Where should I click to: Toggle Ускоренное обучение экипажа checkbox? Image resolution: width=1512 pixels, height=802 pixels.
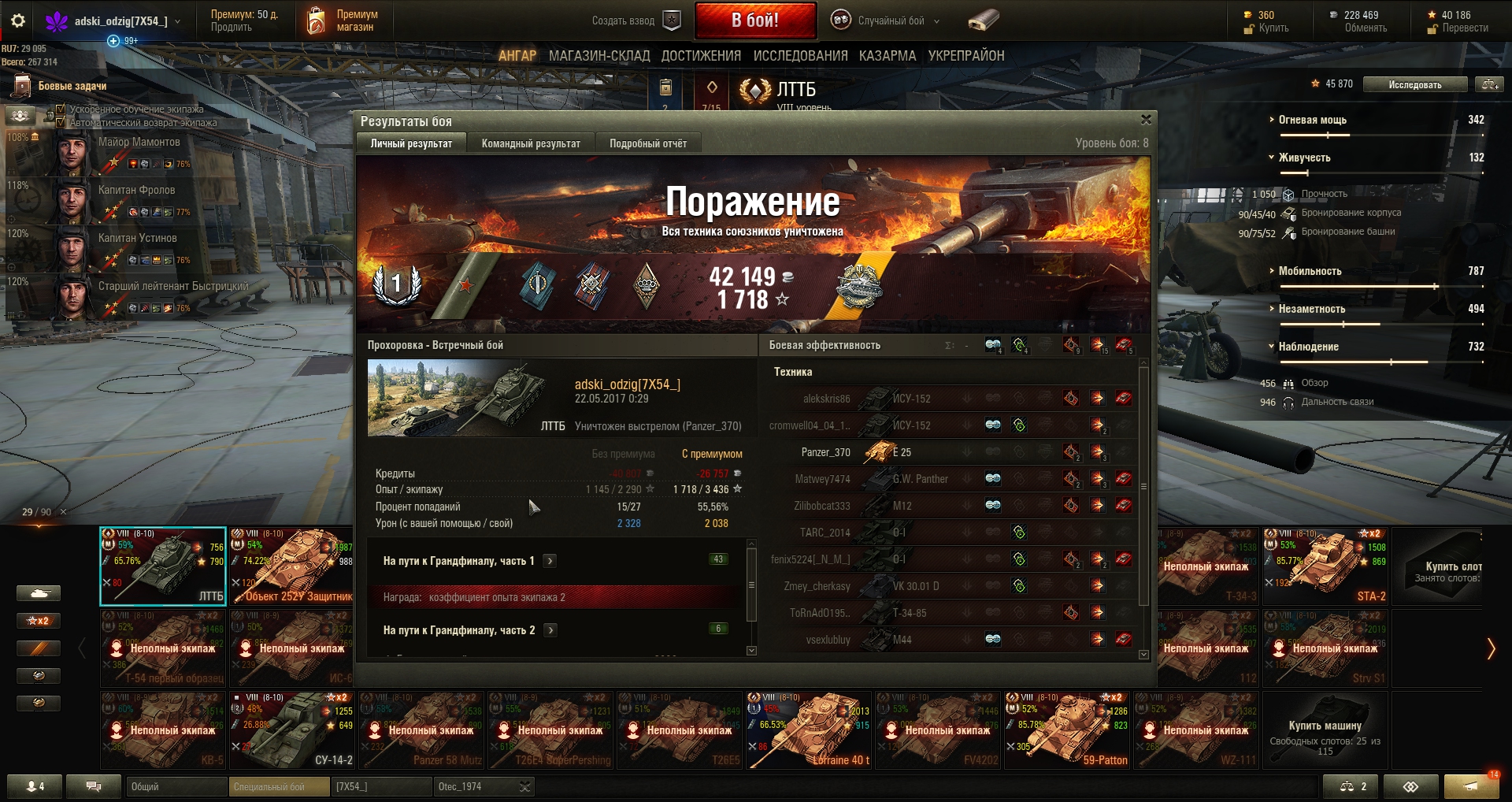61,110
